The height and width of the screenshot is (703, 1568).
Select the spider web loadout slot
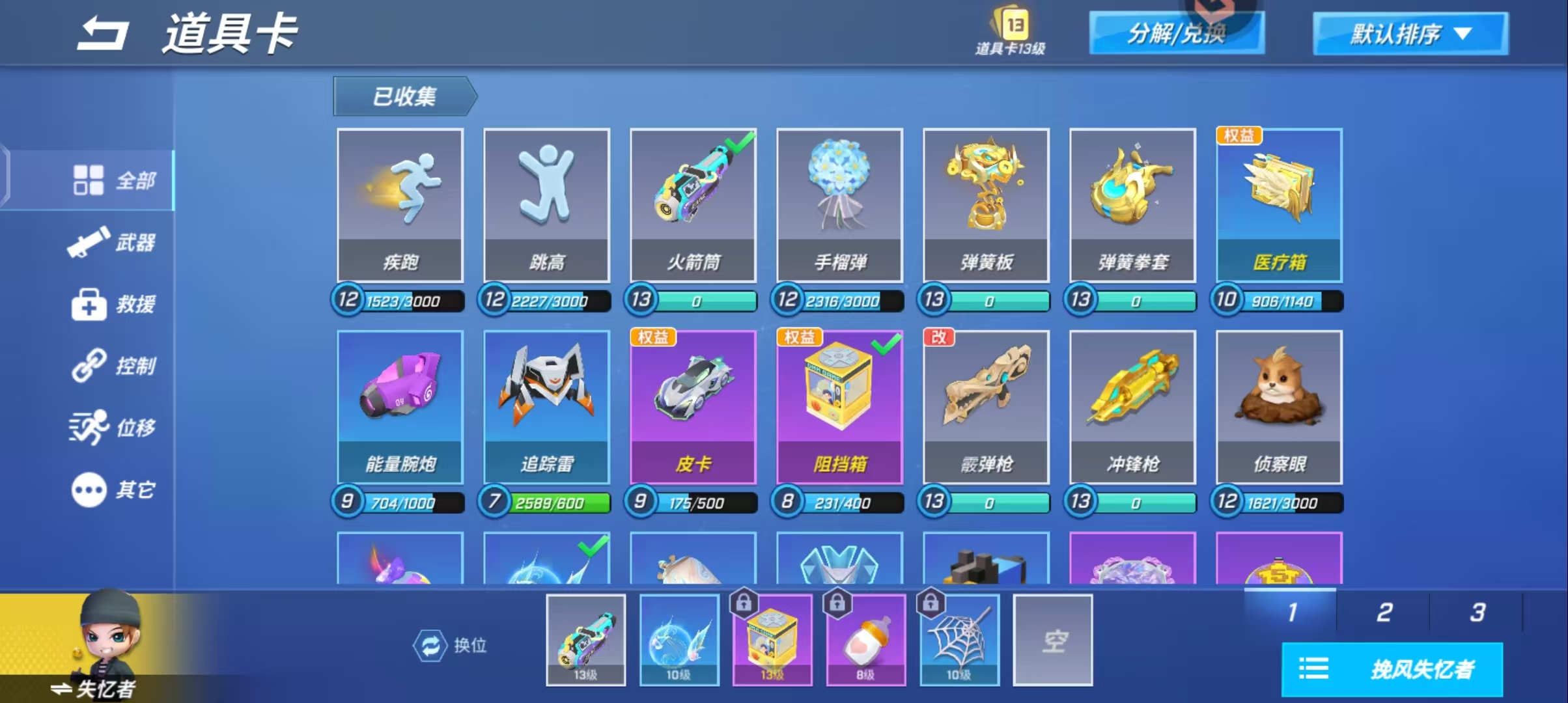coord(959,640)
